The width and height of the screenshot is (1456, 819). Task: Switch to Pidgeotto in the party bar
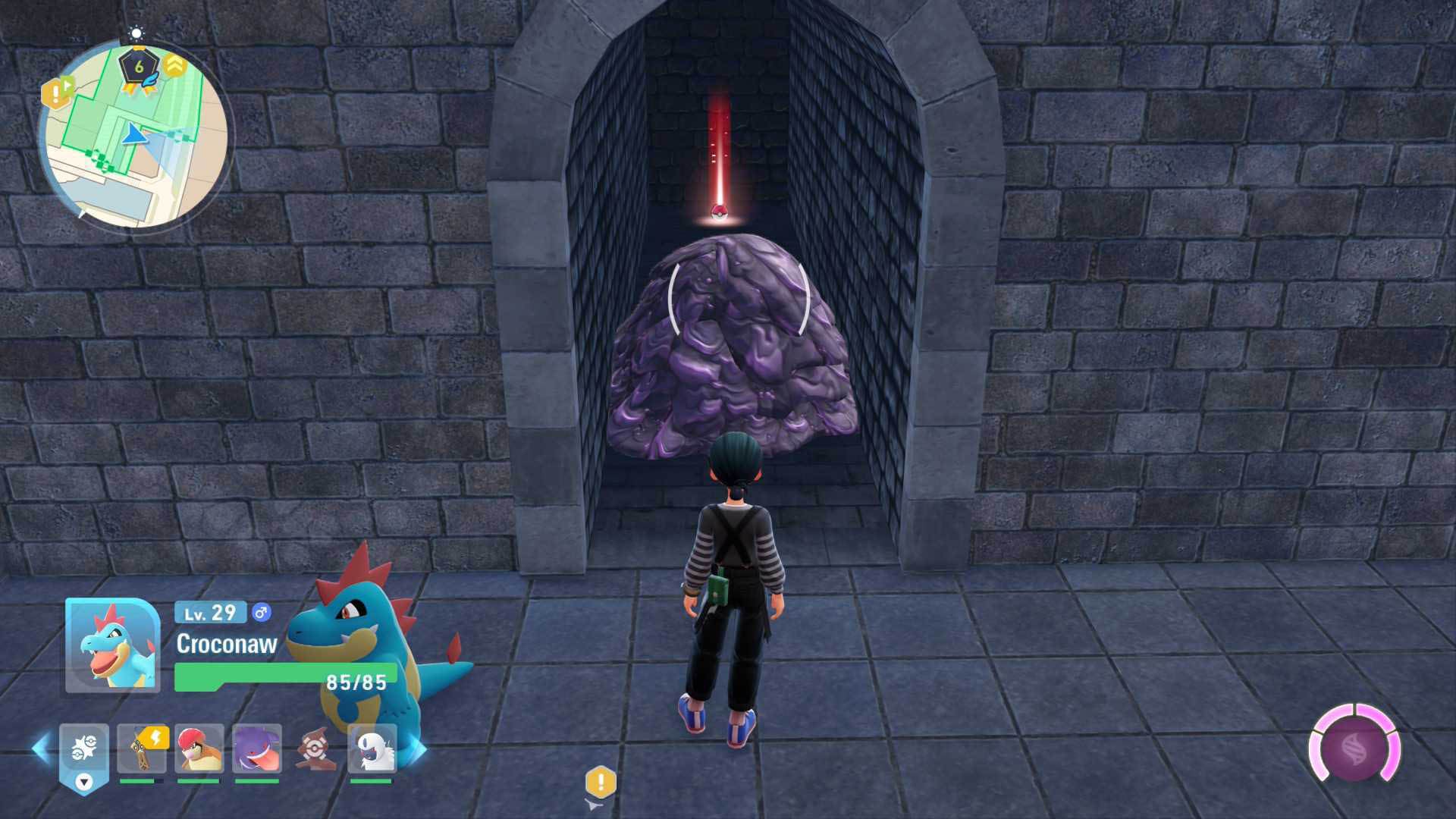pos(199,749)
